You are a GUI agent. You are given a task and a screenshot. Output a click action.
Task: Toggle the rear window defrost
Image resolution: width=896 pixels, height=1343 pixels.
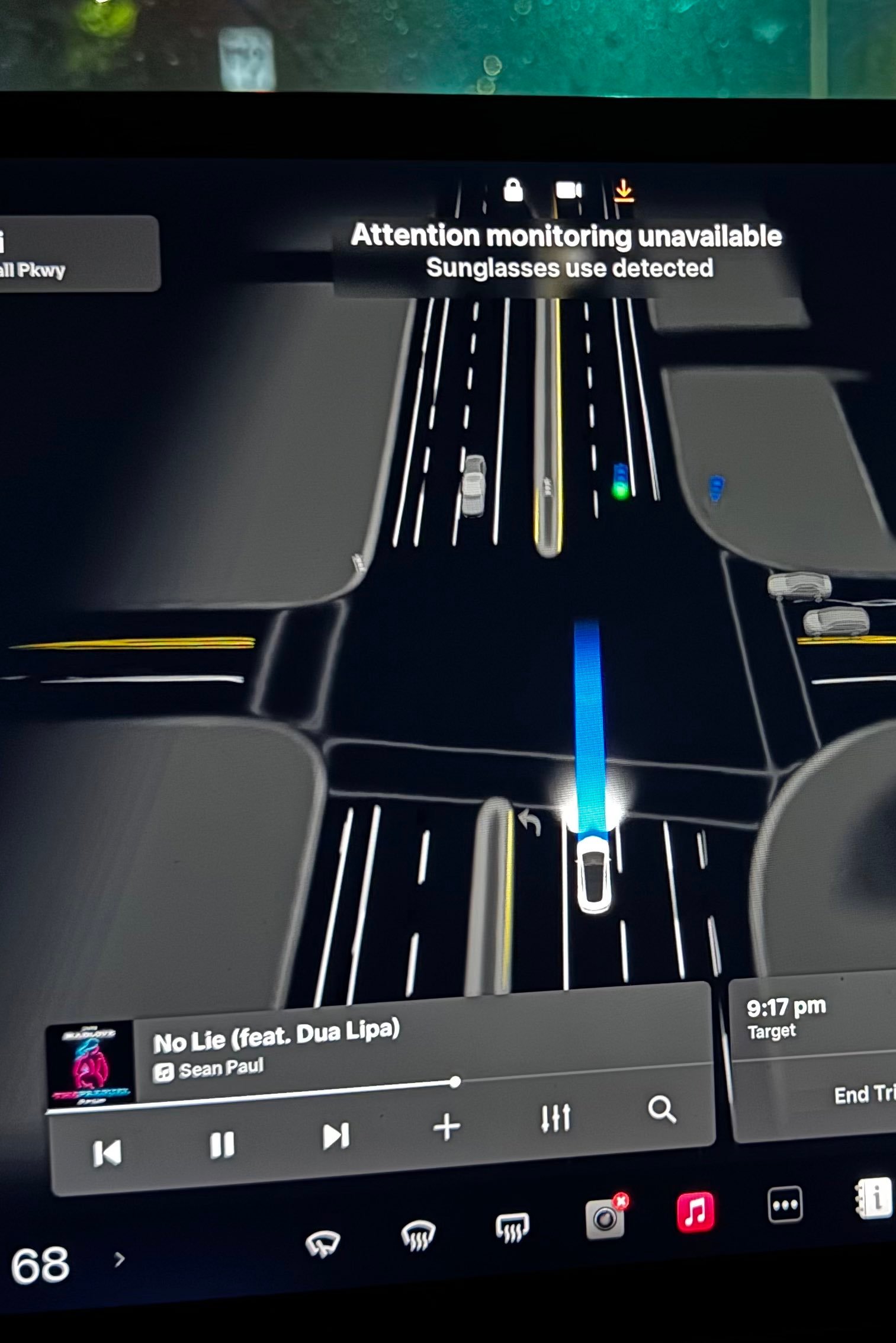pos(512,1227)
